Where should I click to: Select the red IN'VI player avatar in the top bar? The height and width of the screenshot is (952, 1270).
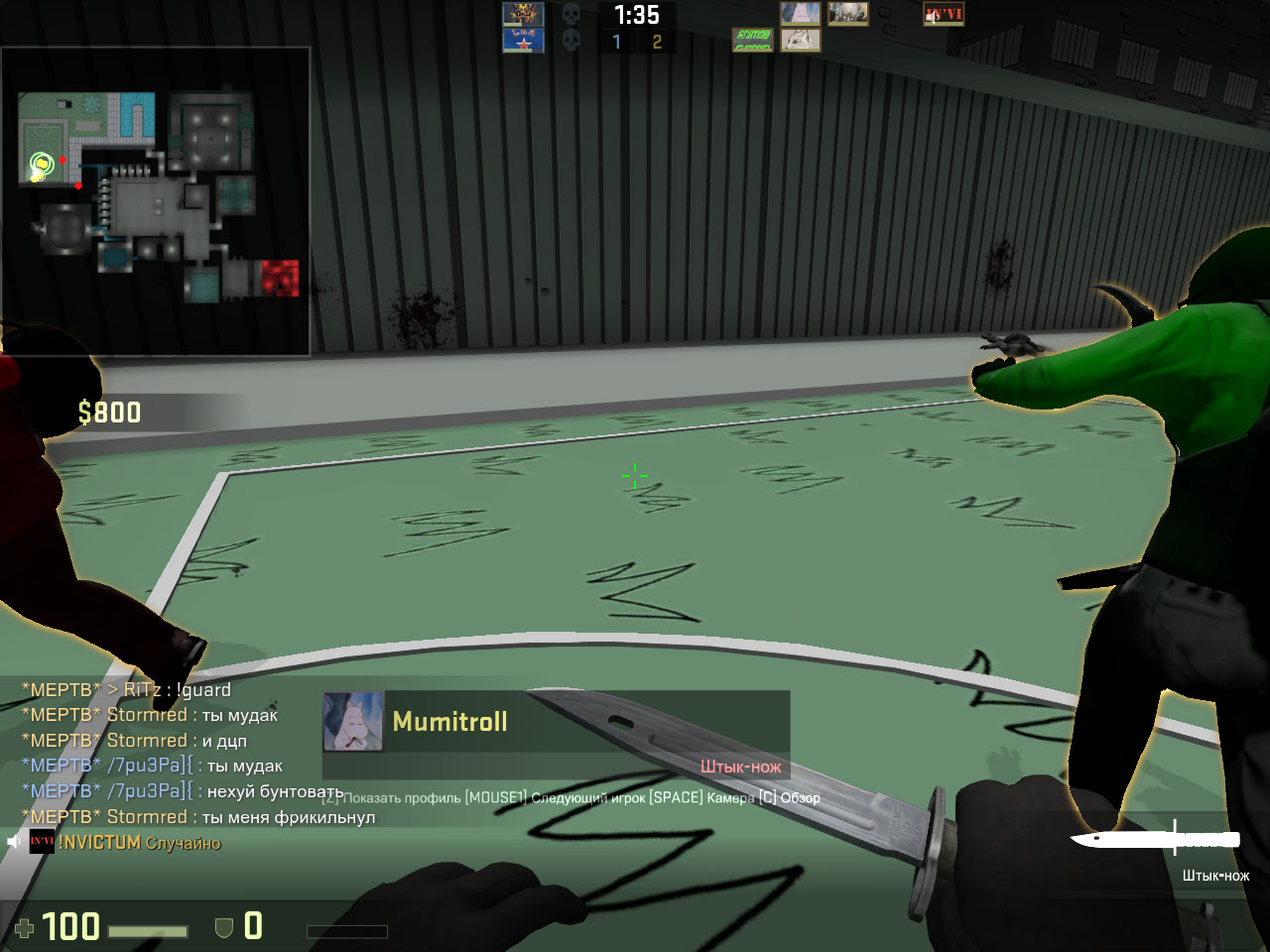coord(944,14)
